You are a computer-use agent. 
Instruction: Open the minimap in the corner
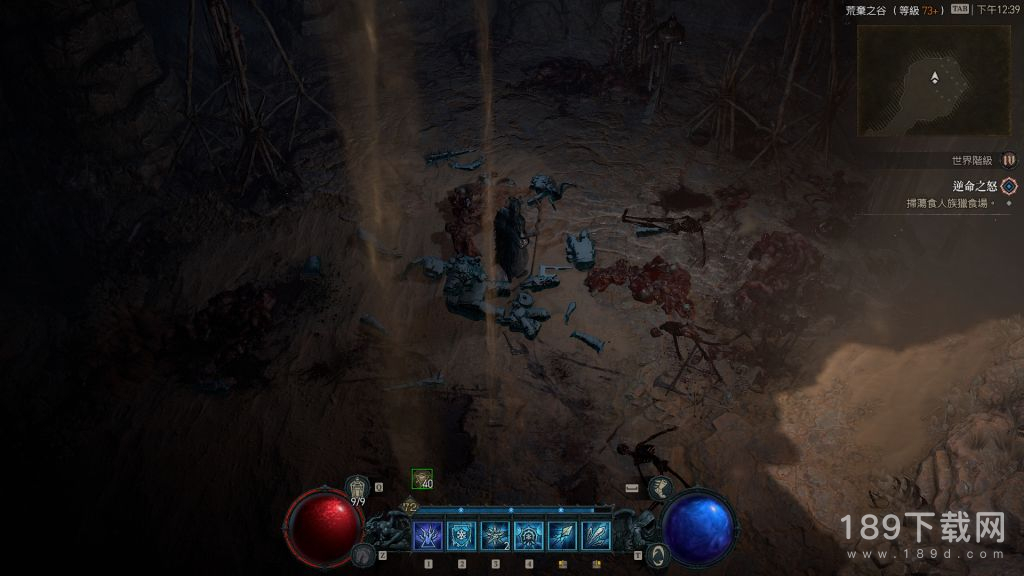point(934,80)
